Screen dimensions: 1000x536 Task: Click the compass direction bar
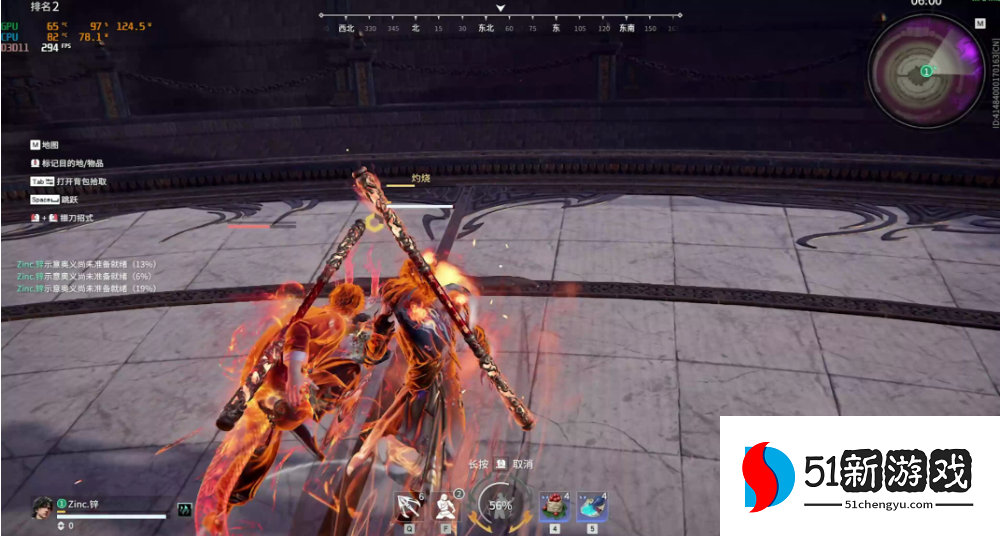[500, 22]
